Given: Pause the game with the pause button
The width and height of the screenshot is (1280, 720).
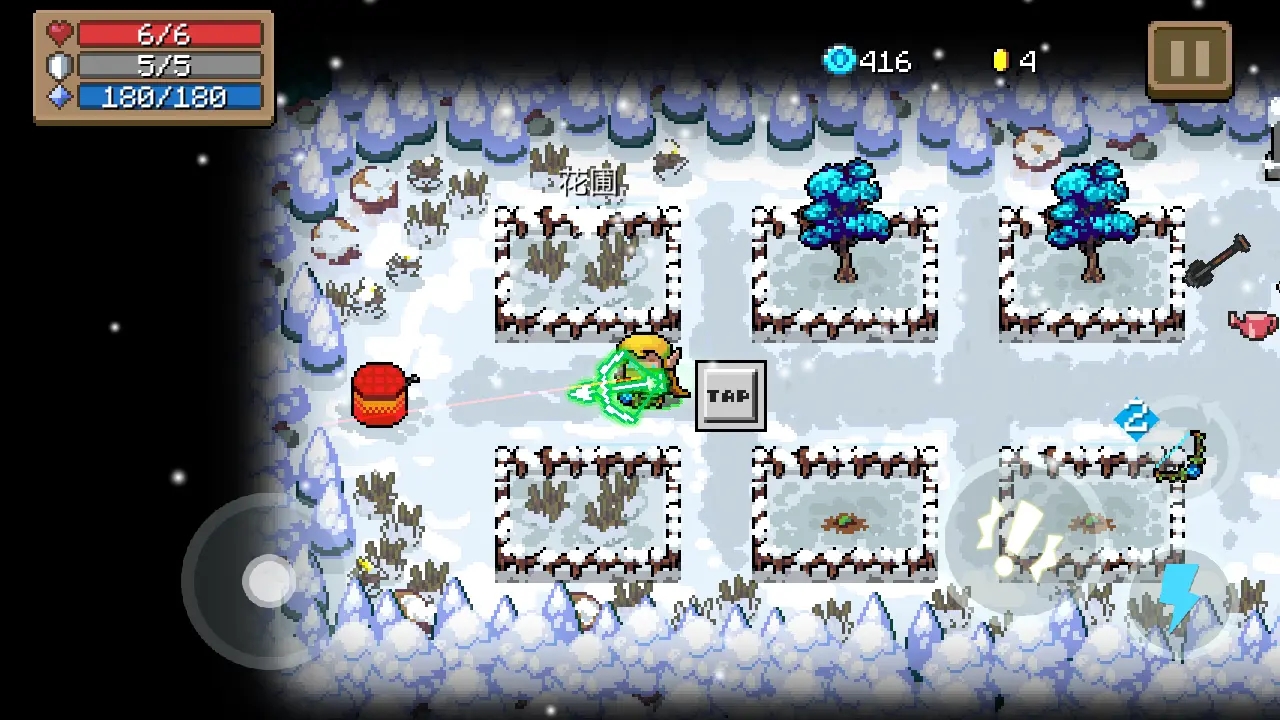Looking at the screenshot, I should [1189, 60].
